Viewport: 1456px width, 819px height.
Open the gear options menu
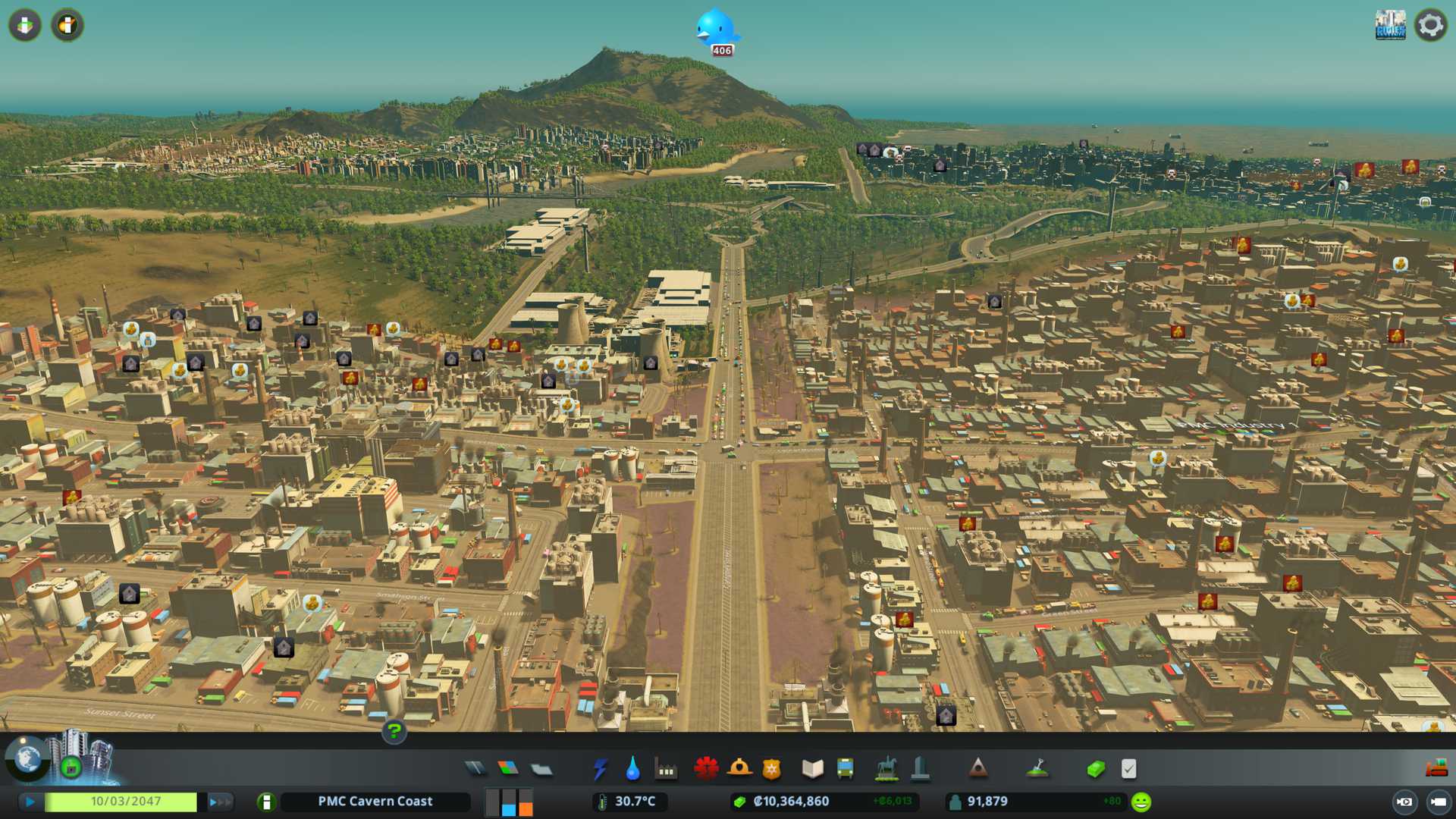(x=1430, y=25)
